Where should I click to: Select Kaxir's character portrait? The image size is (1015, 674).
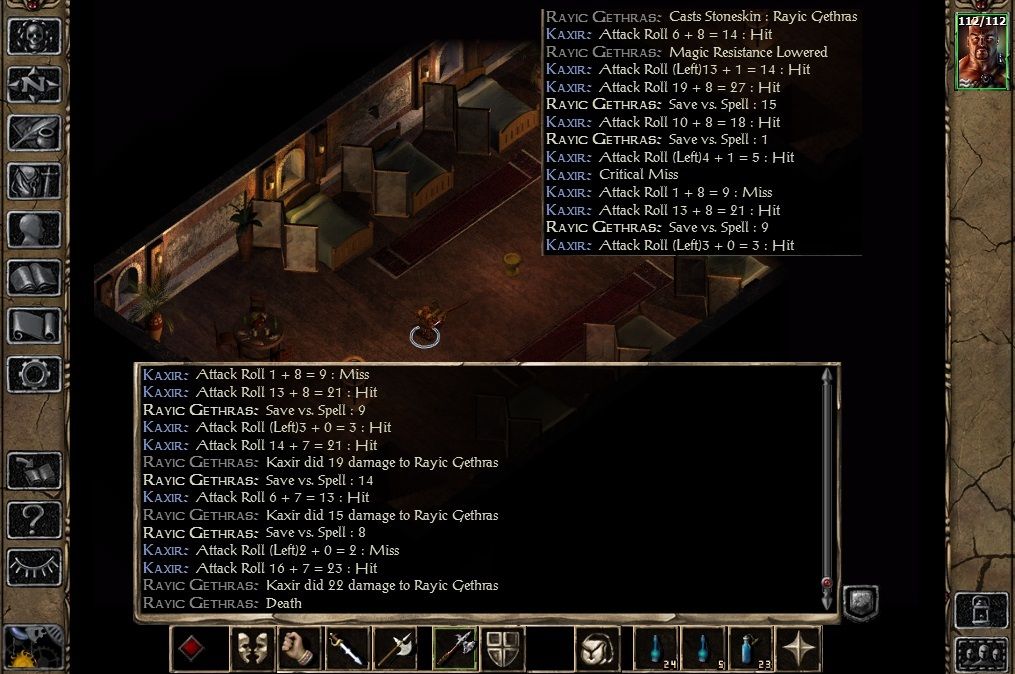click(980, 52)
